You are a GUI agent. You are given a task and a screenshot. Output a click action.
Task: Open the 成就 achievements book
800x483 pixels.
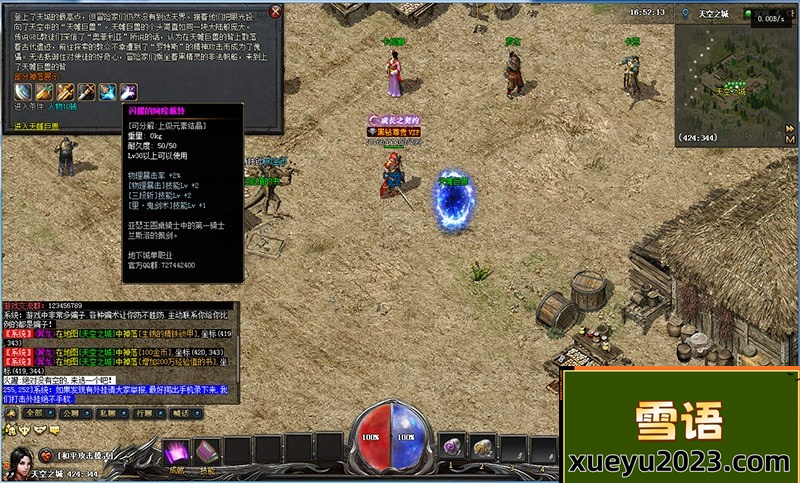(x=177, y=451)
